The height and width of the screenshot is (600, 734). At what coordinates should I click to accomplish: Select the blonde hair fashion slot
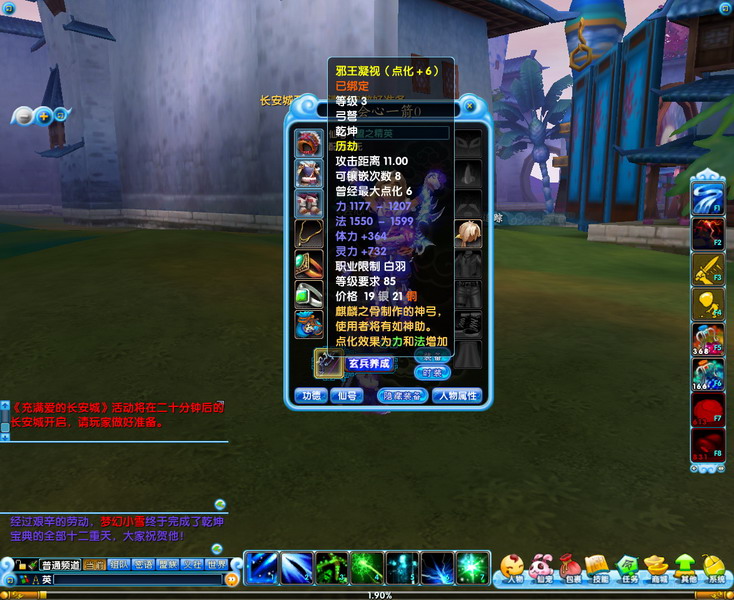pyautogui.click(x=467, y=233)
